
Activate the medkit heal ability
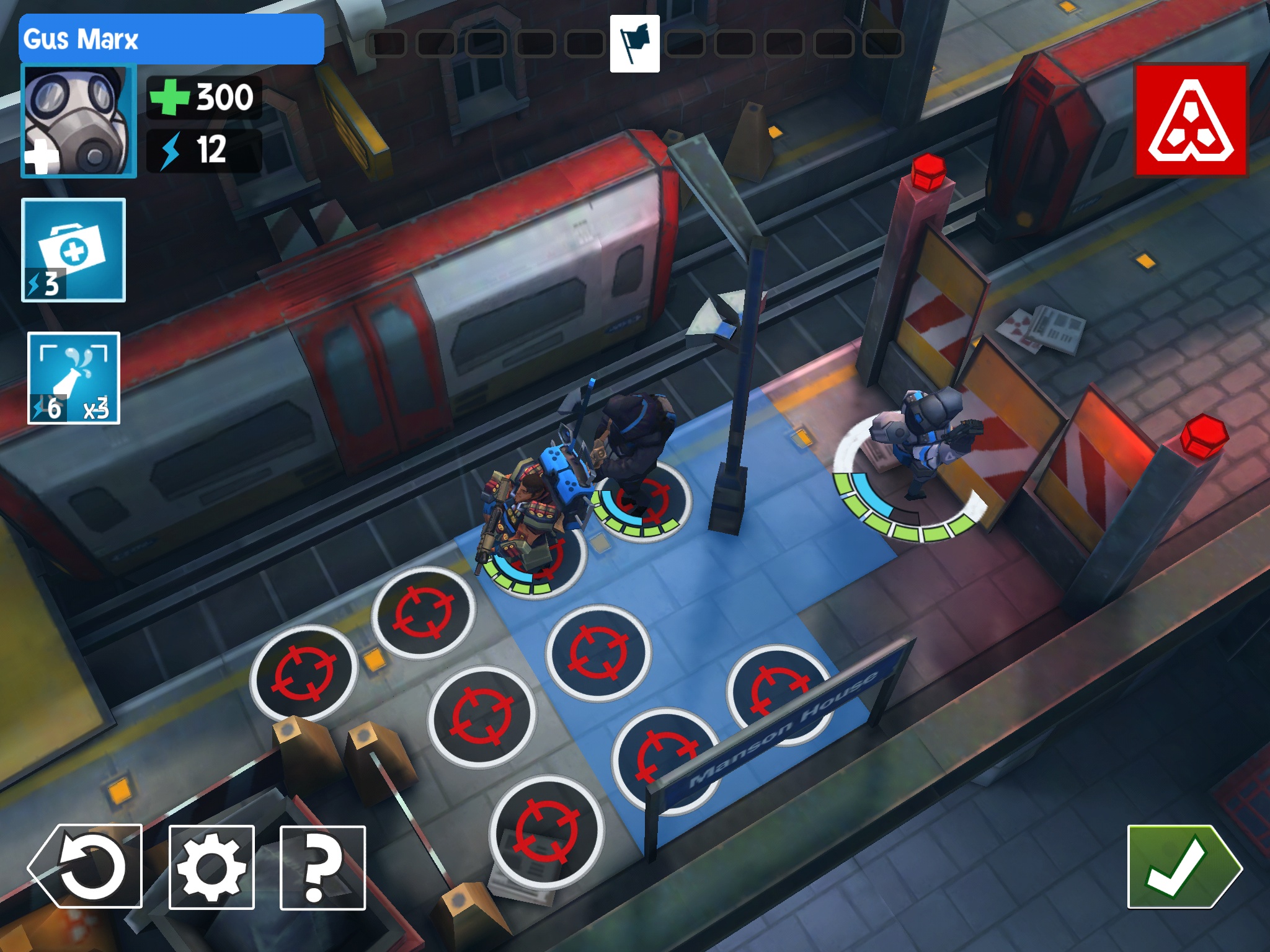(x=74, y=250)
